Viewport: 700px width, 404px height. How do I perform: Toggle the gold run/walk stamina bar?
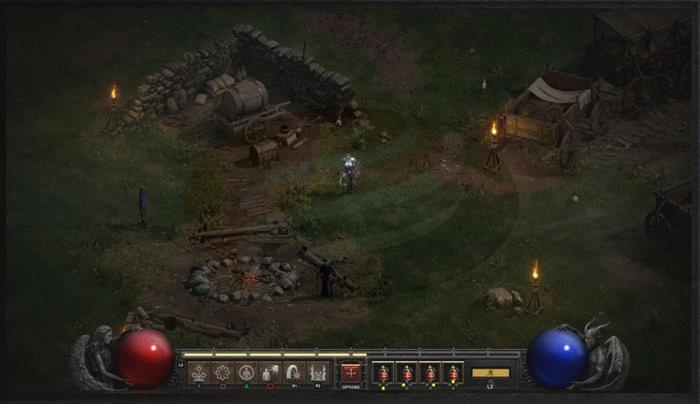tap(490, 373)
